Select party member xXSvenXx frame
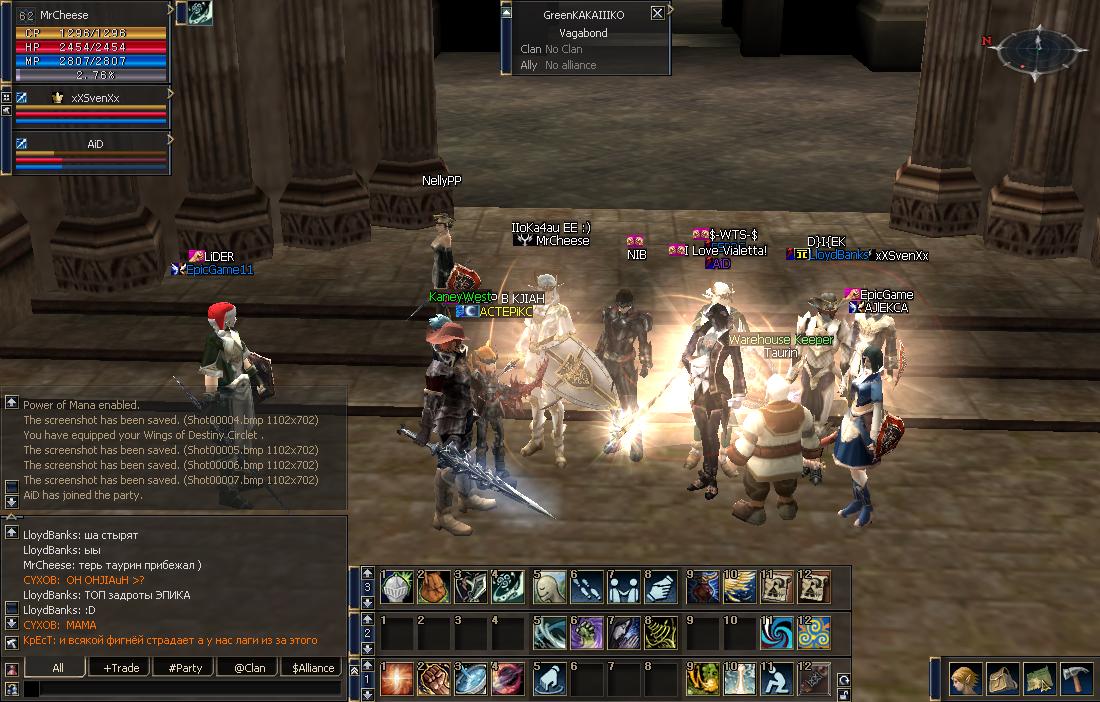 (x=90, y=107)
